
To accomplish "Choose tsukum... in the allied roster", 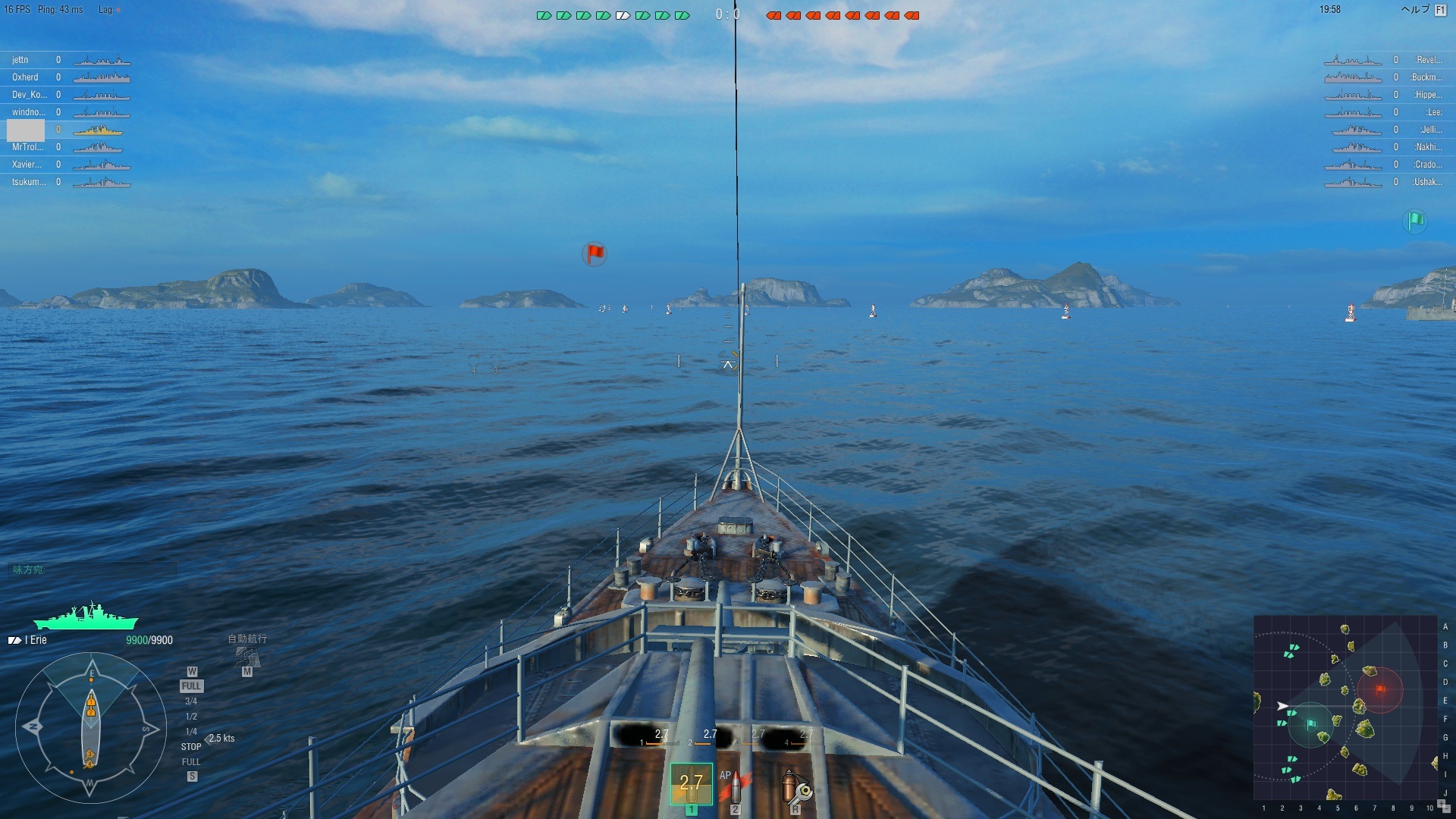I will point(29,182).
